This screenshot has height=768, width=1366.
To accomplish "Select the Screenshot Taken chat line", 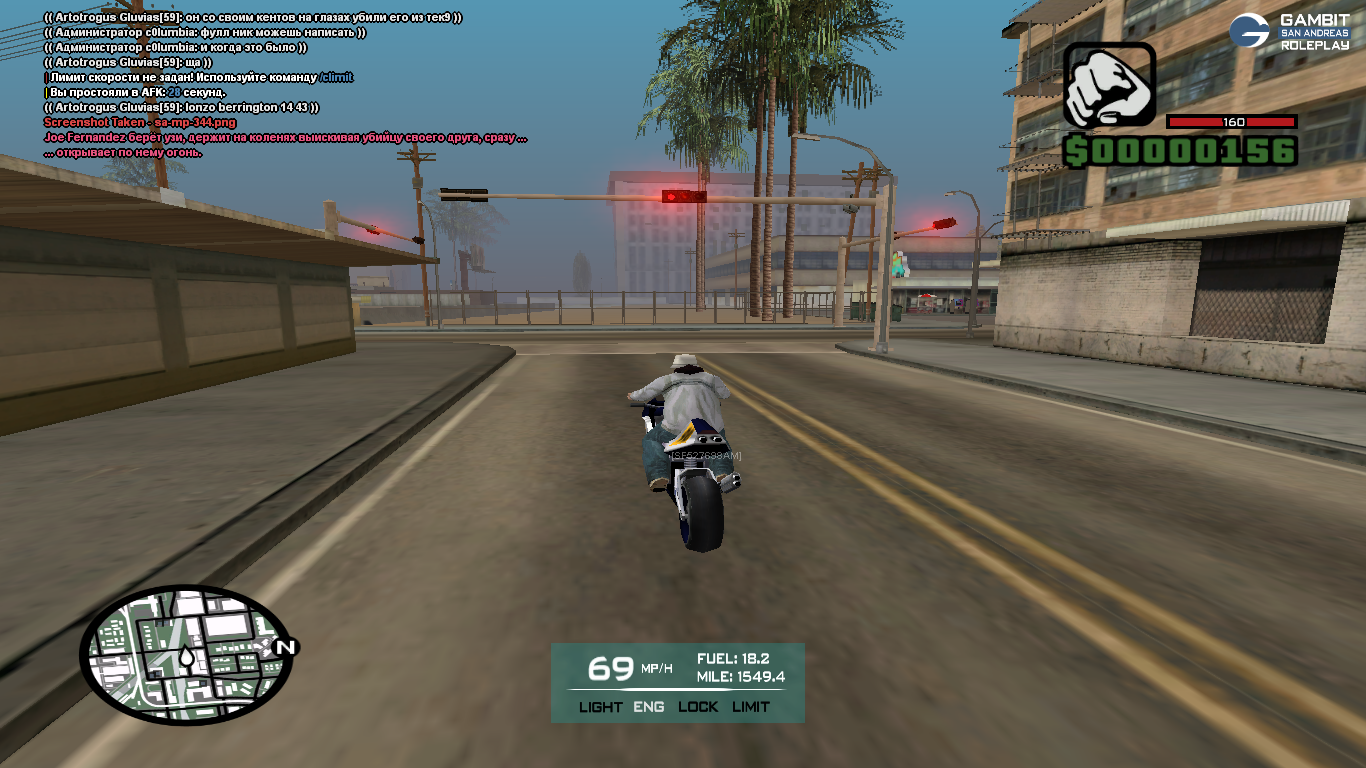I will 140,122.
